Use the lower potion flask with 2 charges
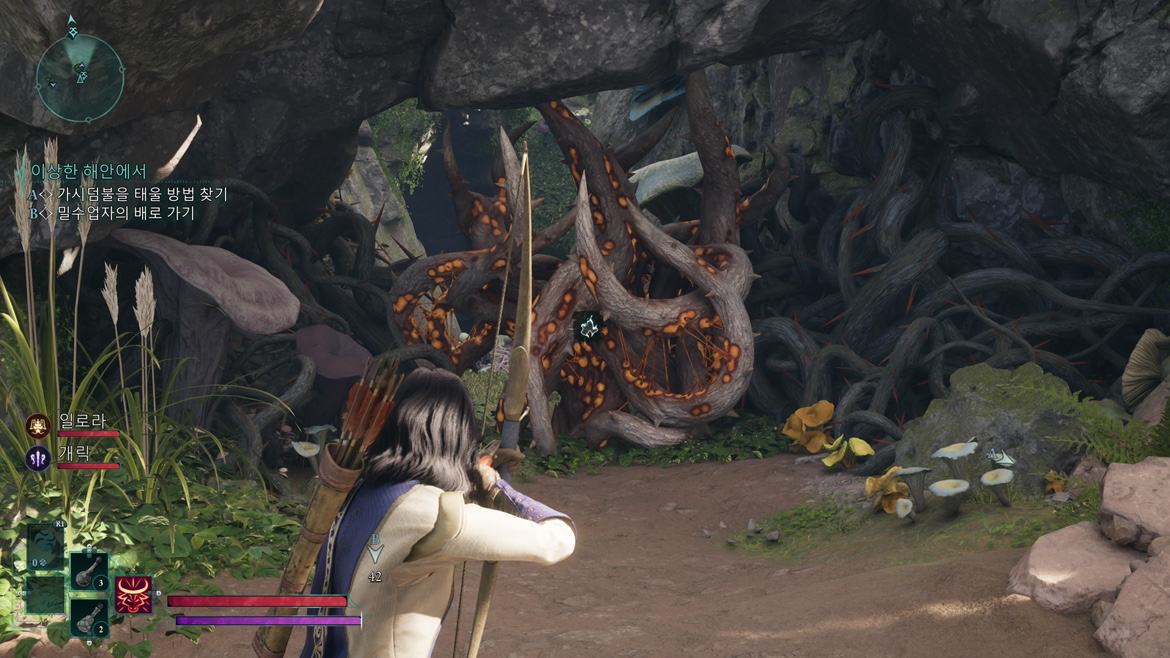The width and height of the screenshot is (1170, 658). click(89, 616)
